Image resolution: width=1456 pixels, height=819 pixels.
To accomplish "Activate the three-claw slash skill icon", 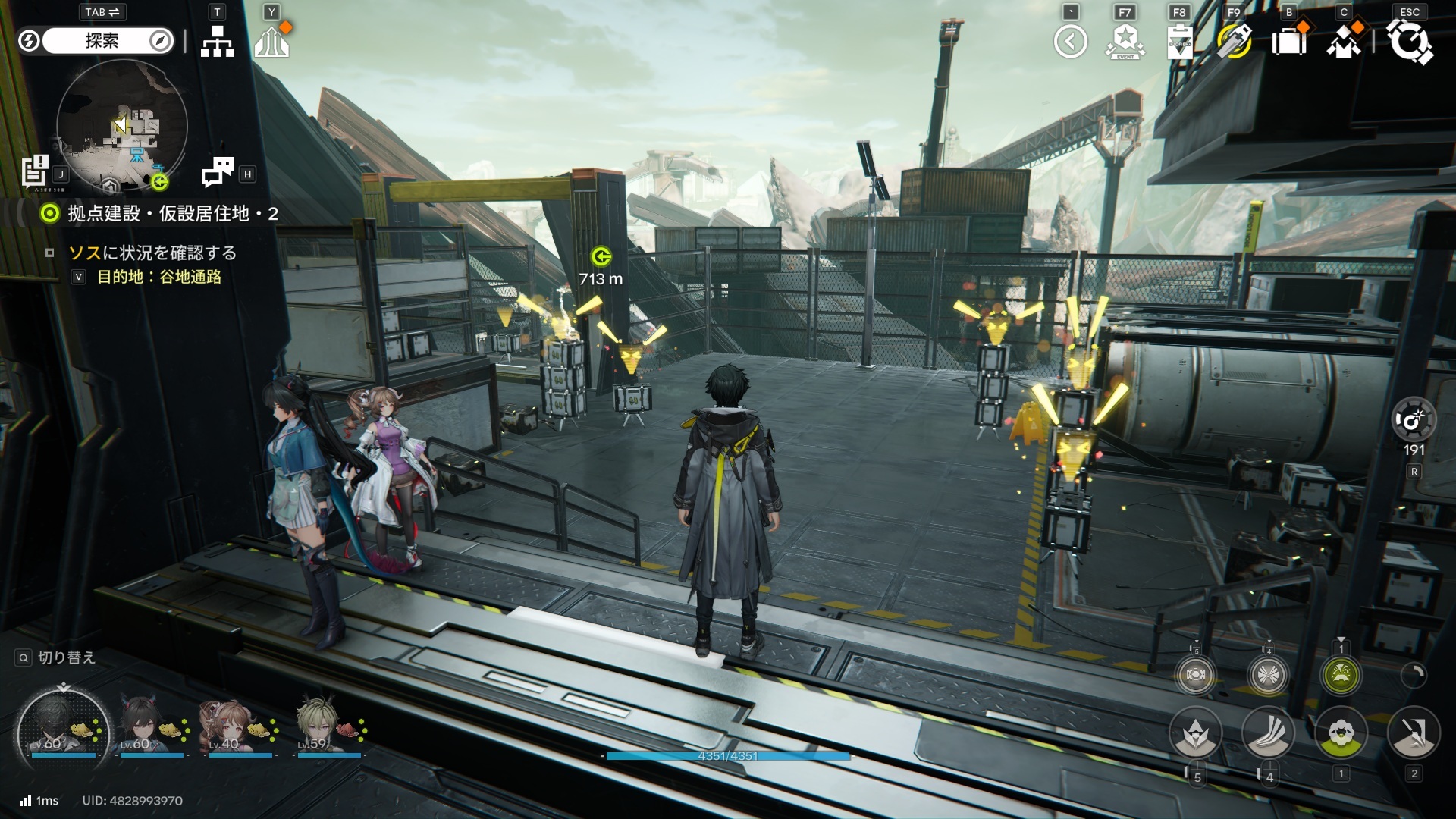I will click(1268, 733).
